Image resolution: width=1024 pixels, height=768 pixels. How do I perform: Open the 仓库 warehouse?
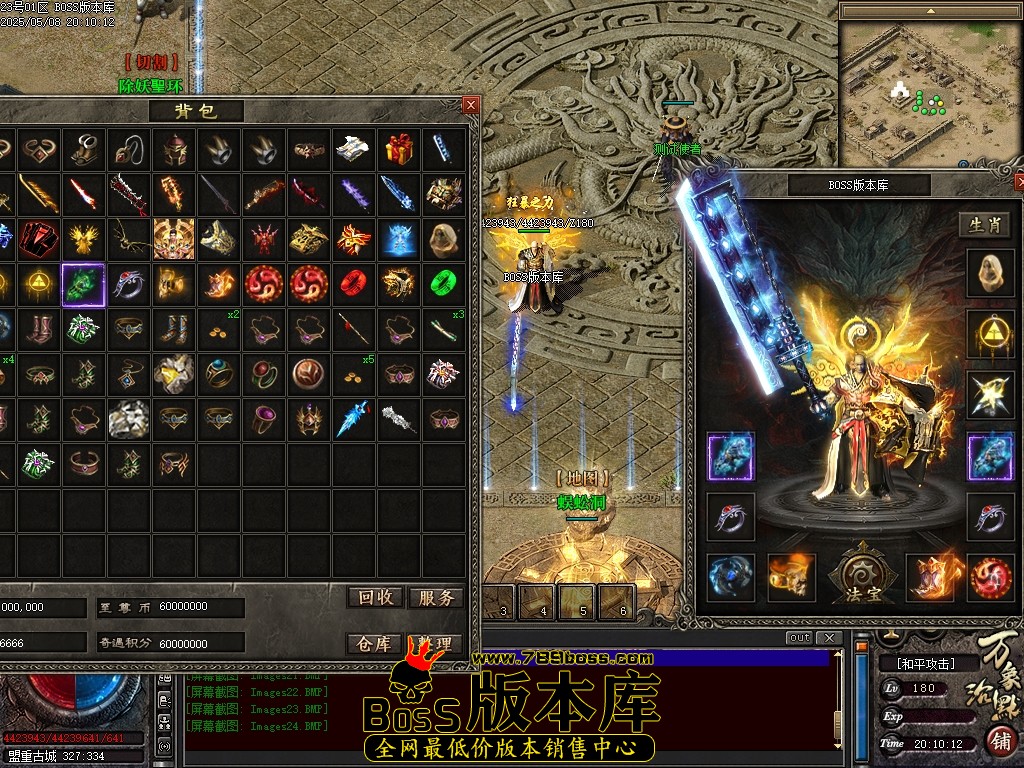[x=374, y=643]
